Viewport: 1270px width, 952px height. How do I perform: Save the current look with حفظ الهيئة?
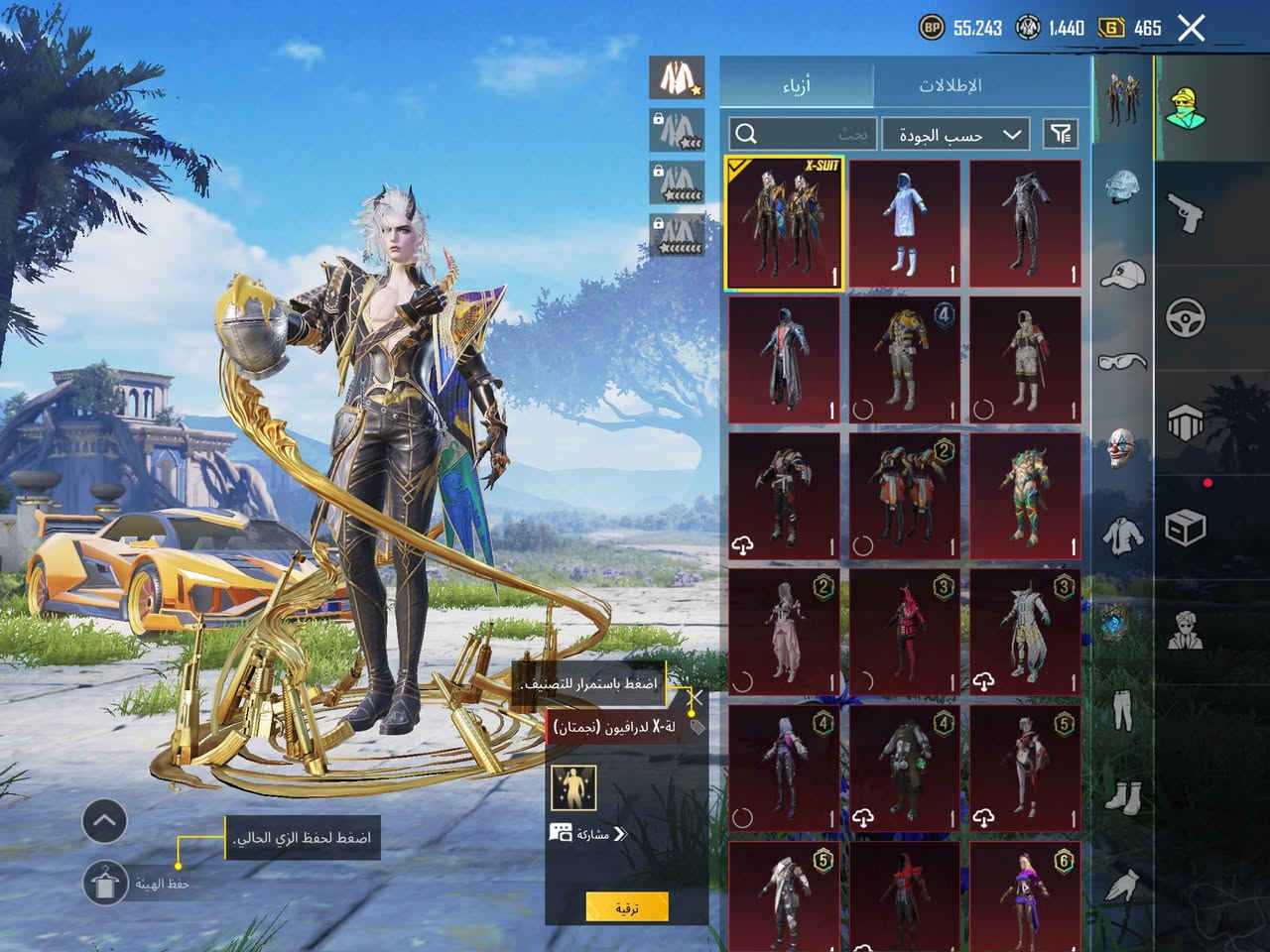point(106,882)
